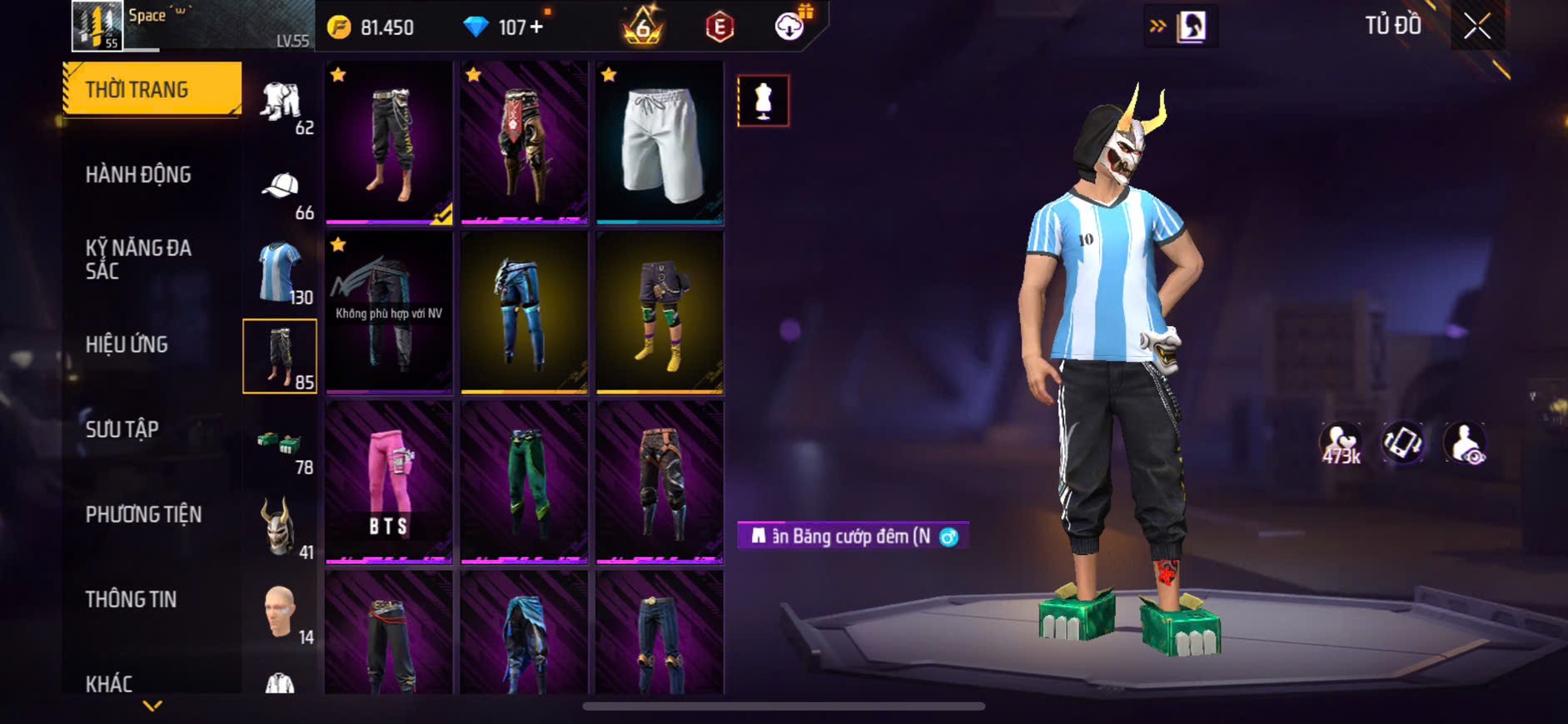Switch to the Kỹ Năng Đa Sắc tab
This screenshot has width=1568, height=724.
(x=138, y=259)
